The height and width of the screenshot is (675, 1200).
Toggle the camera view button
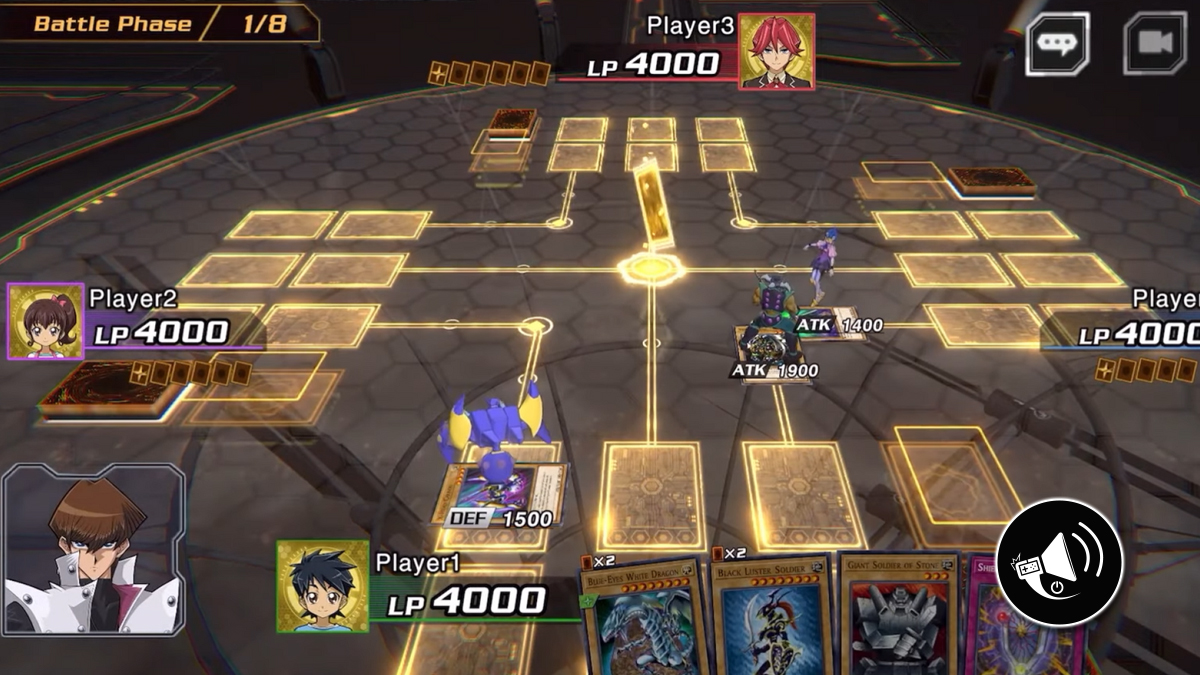(1154, 44)
